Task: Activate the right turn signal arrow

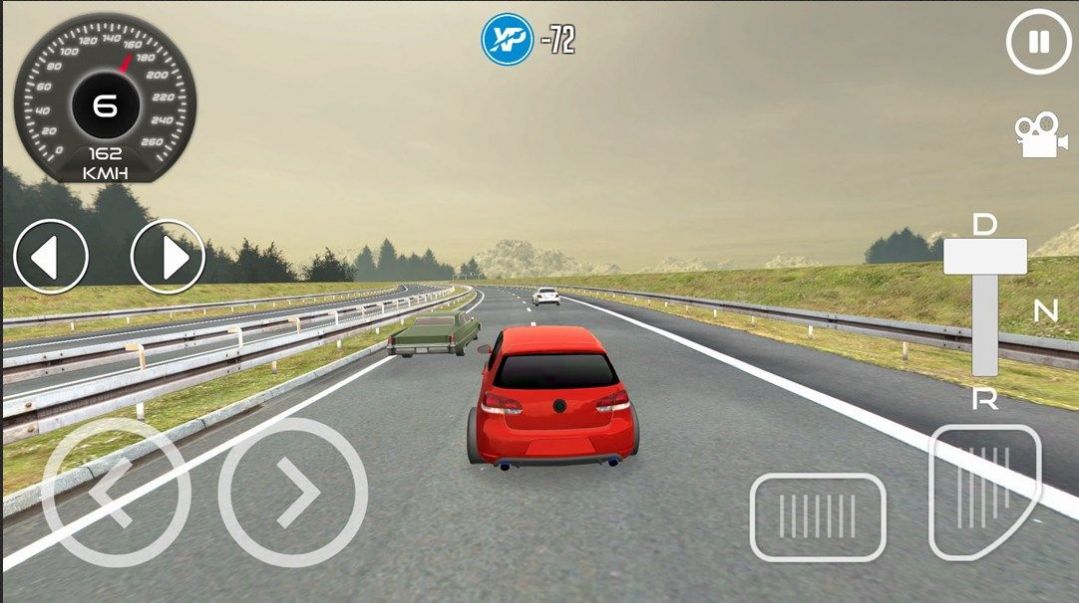Action: tap(168, 257)
